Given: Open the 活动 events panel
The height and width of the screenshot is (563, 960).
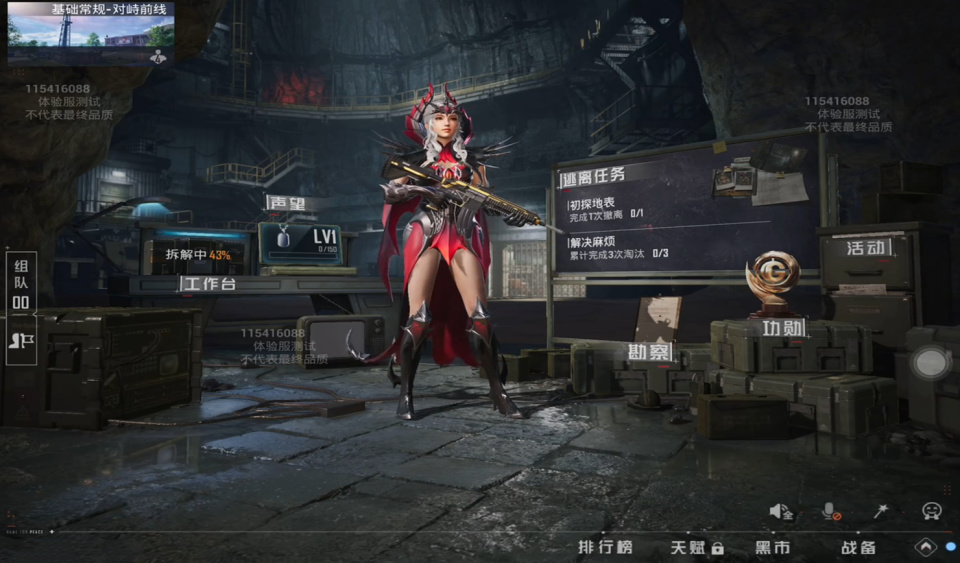Looking at the screenshot, I should (866, 247).
